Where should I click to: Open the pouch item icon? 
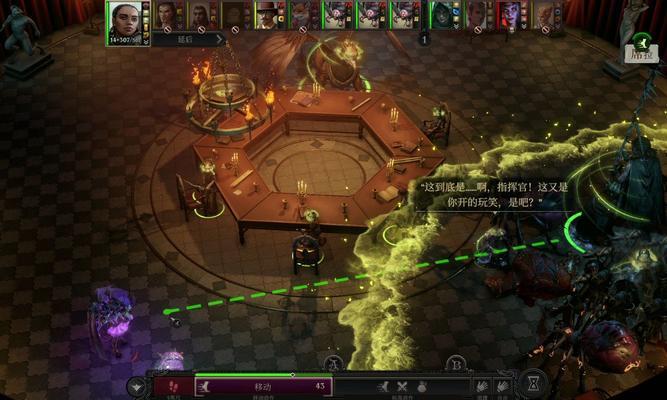tap(423, 386)
